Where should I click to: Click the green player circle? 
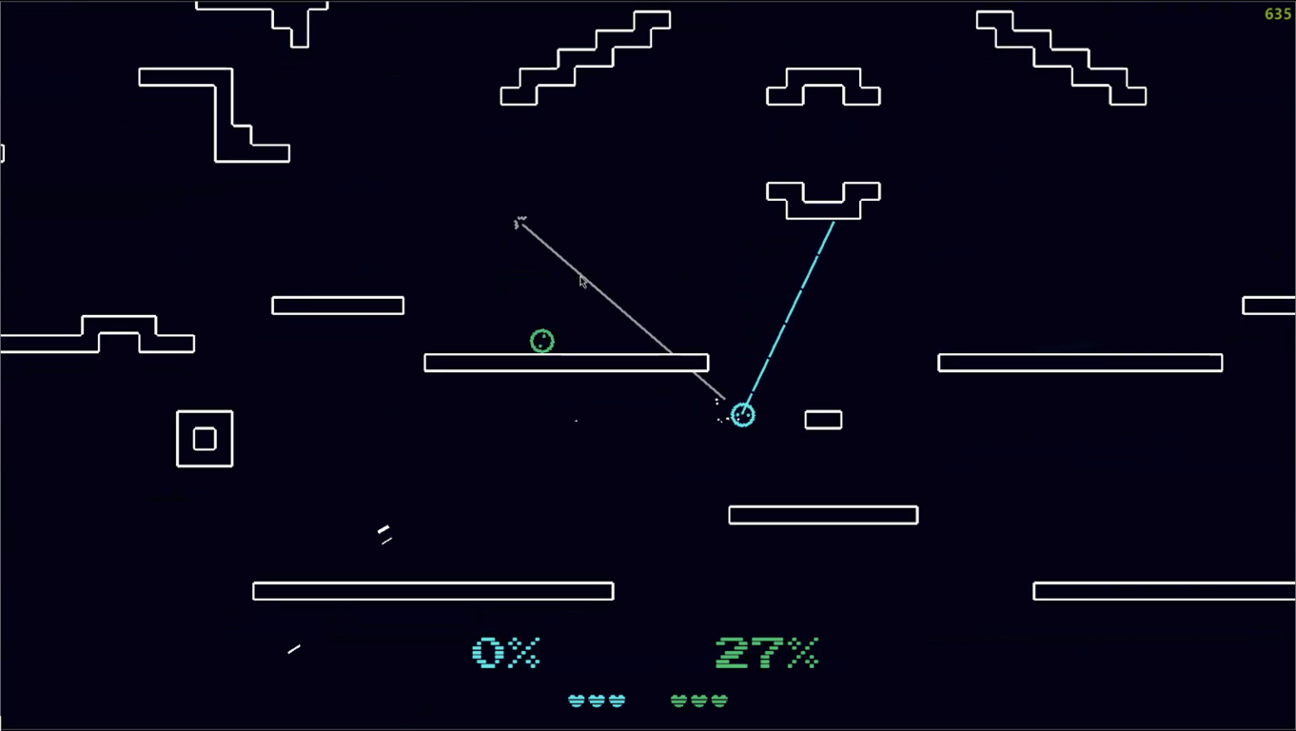point(542,341)
